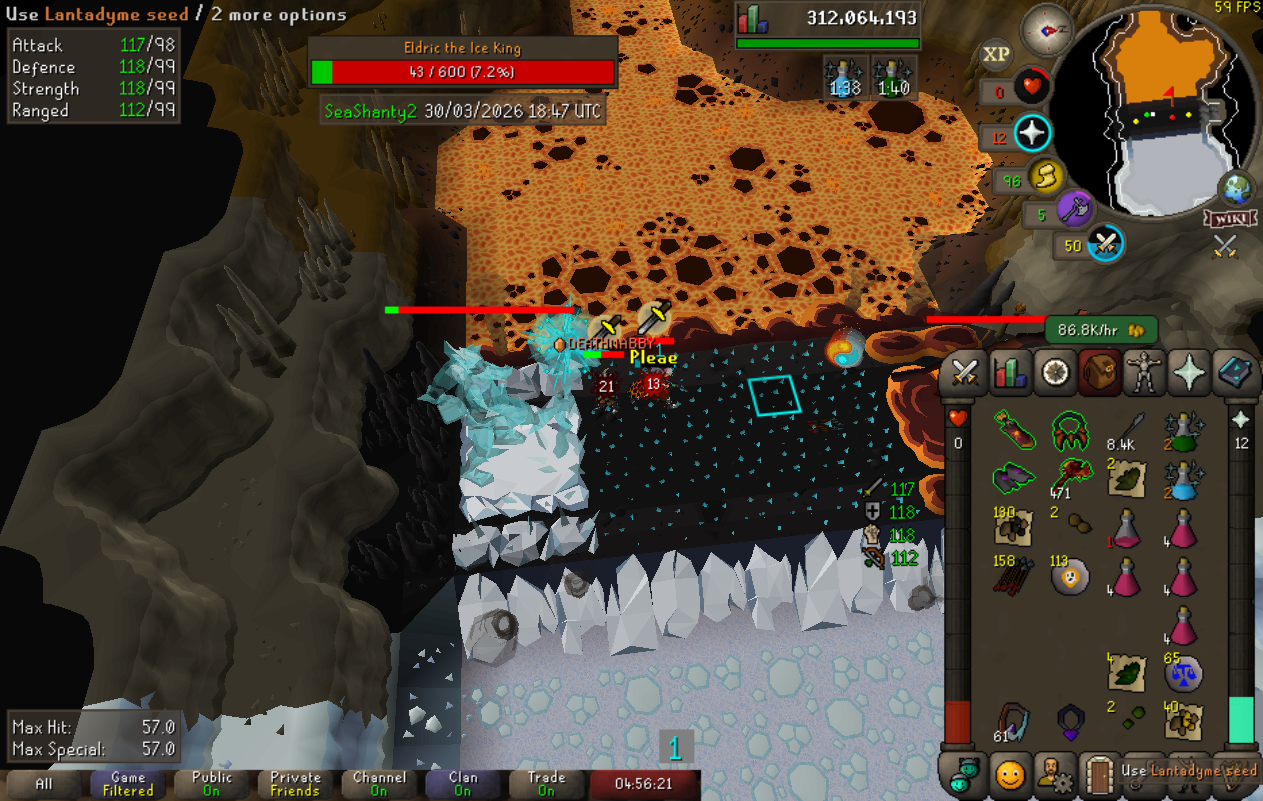The width and height of the screenshot is (1263, 801).
Task: Open the Spellbook tab
Action: pyautogui.click(x=1238, y=372)
